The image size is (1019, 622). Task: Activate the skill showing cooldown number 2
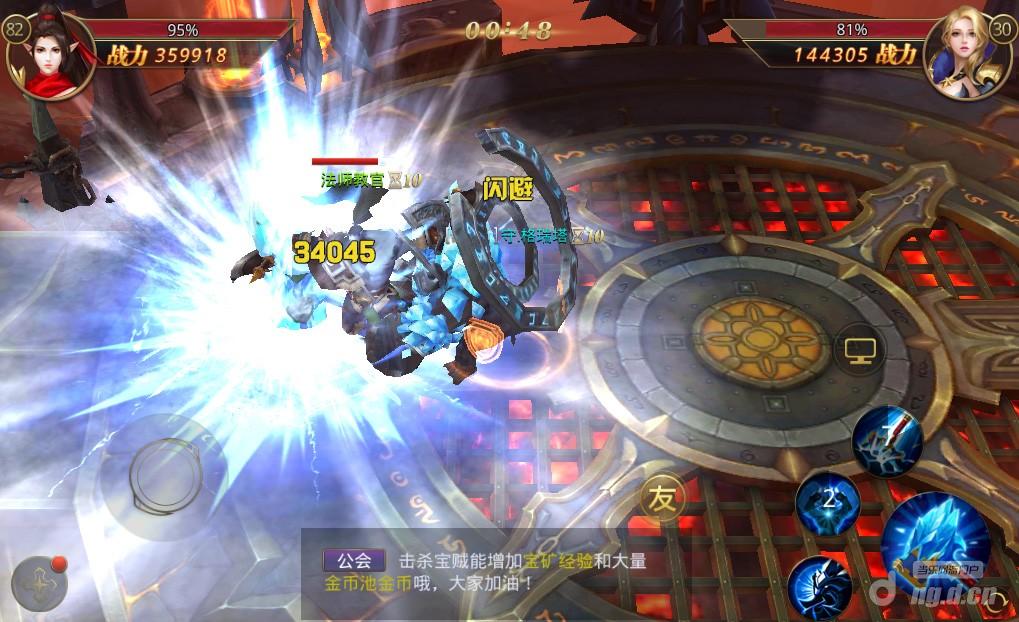828,501
